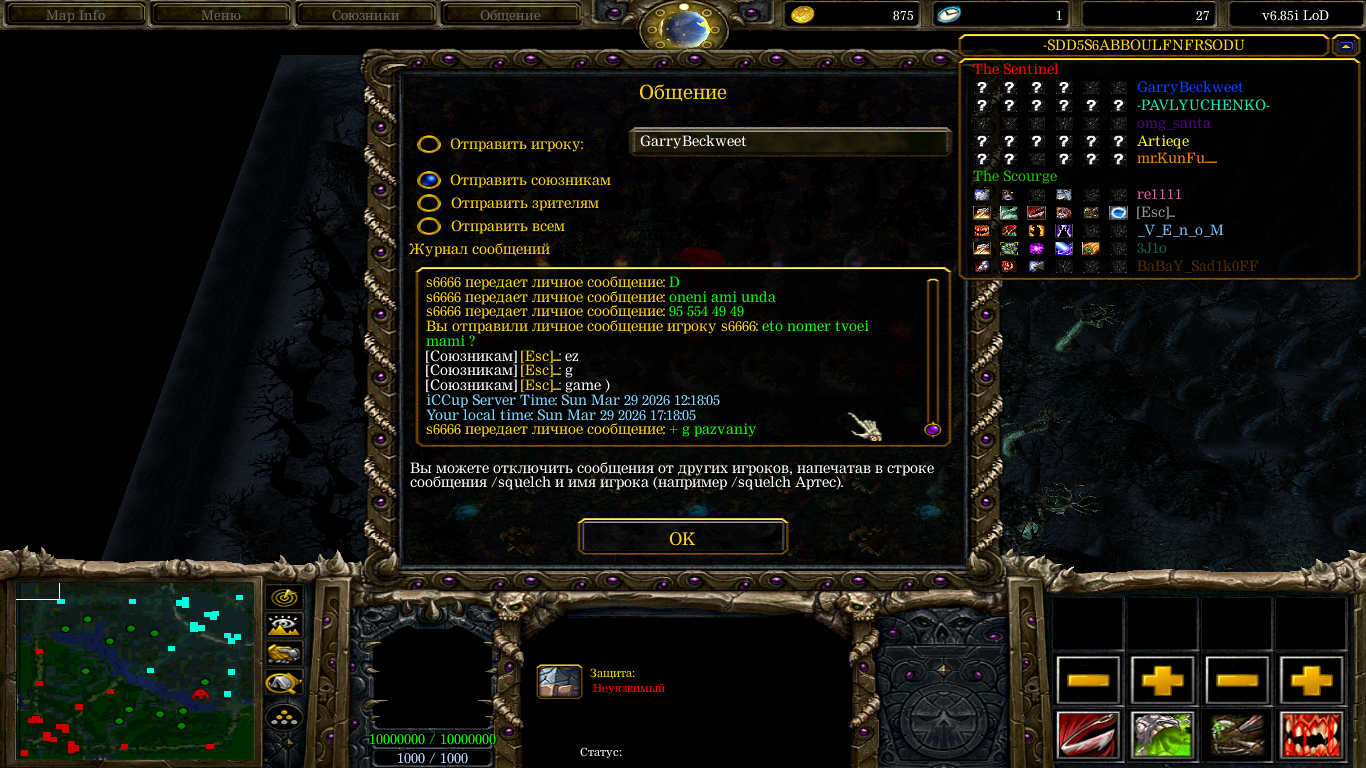Image resolution: width=1366 pixels, height=768 pixels.
Task: Click the Общение chat button in top bar
Action: click(x=510, y=15)
